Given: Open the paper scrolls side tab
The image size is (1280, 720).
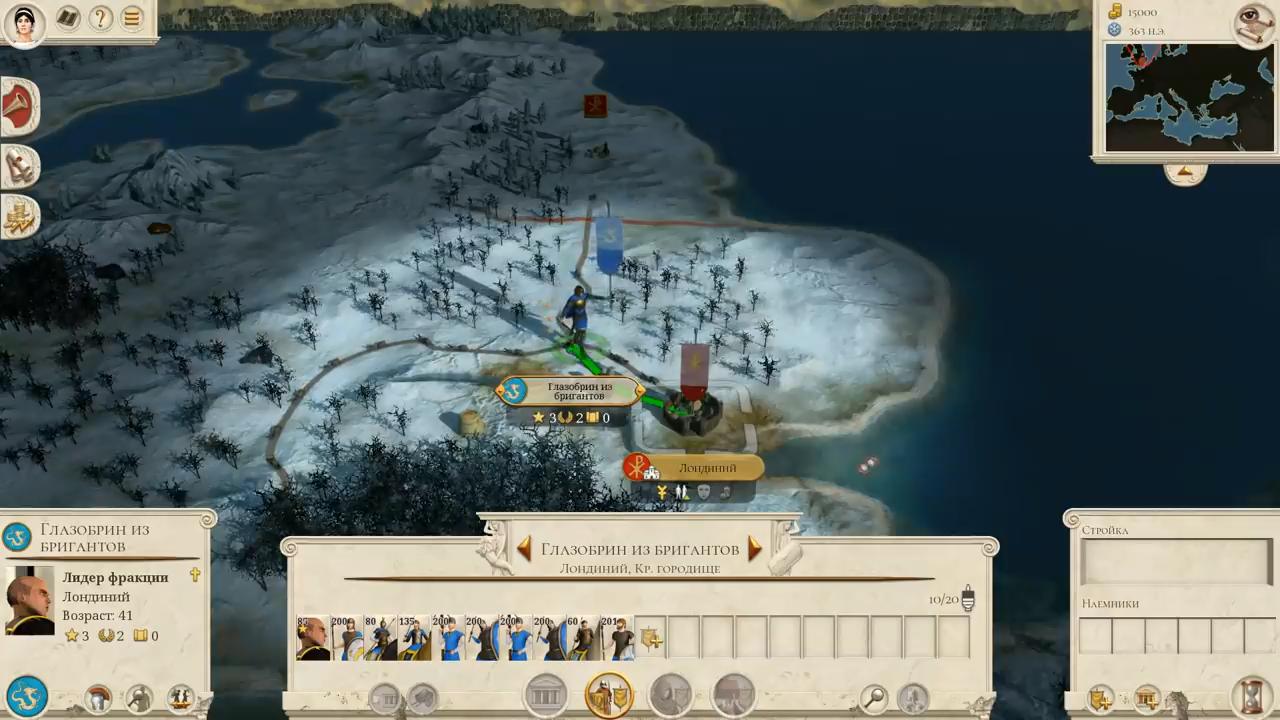Looking at the screenshot, I should [x=18, y=165].
